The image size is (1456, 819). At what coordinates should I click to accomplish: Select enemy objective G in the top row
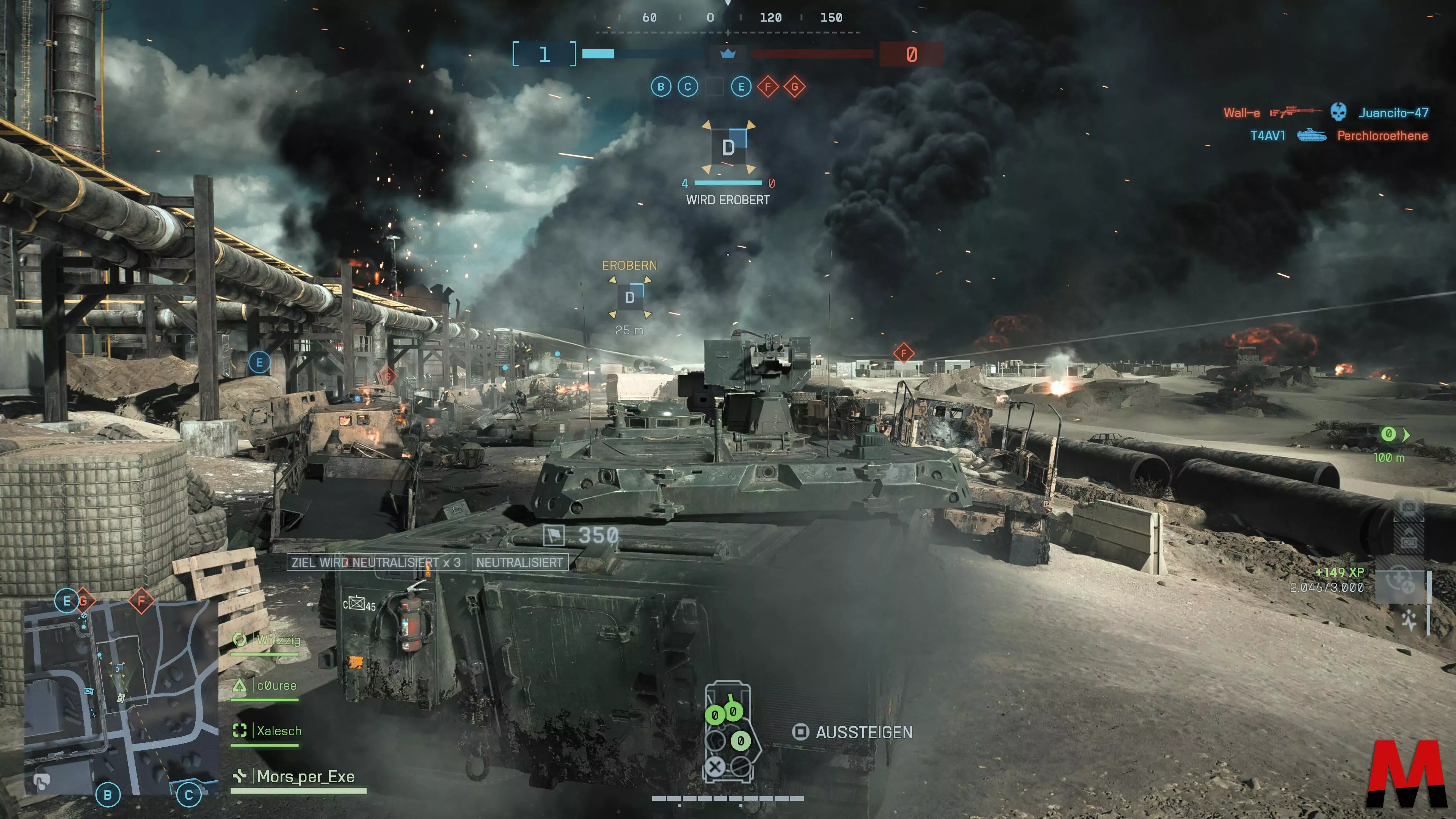[x=795, y=87]
